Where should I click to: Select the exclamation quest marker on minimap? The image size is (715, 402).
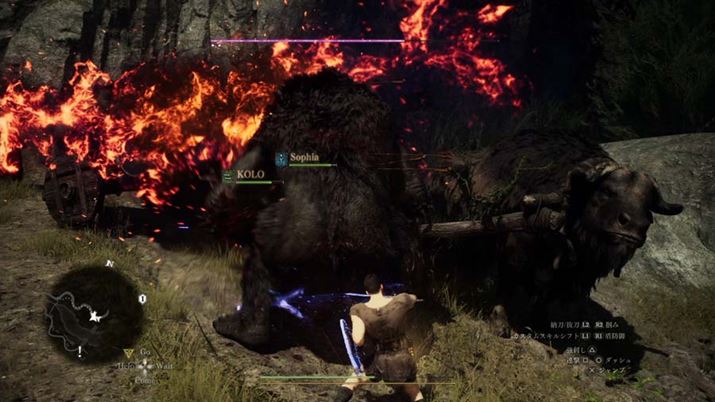pyautogui.click(x=80, y=351)
